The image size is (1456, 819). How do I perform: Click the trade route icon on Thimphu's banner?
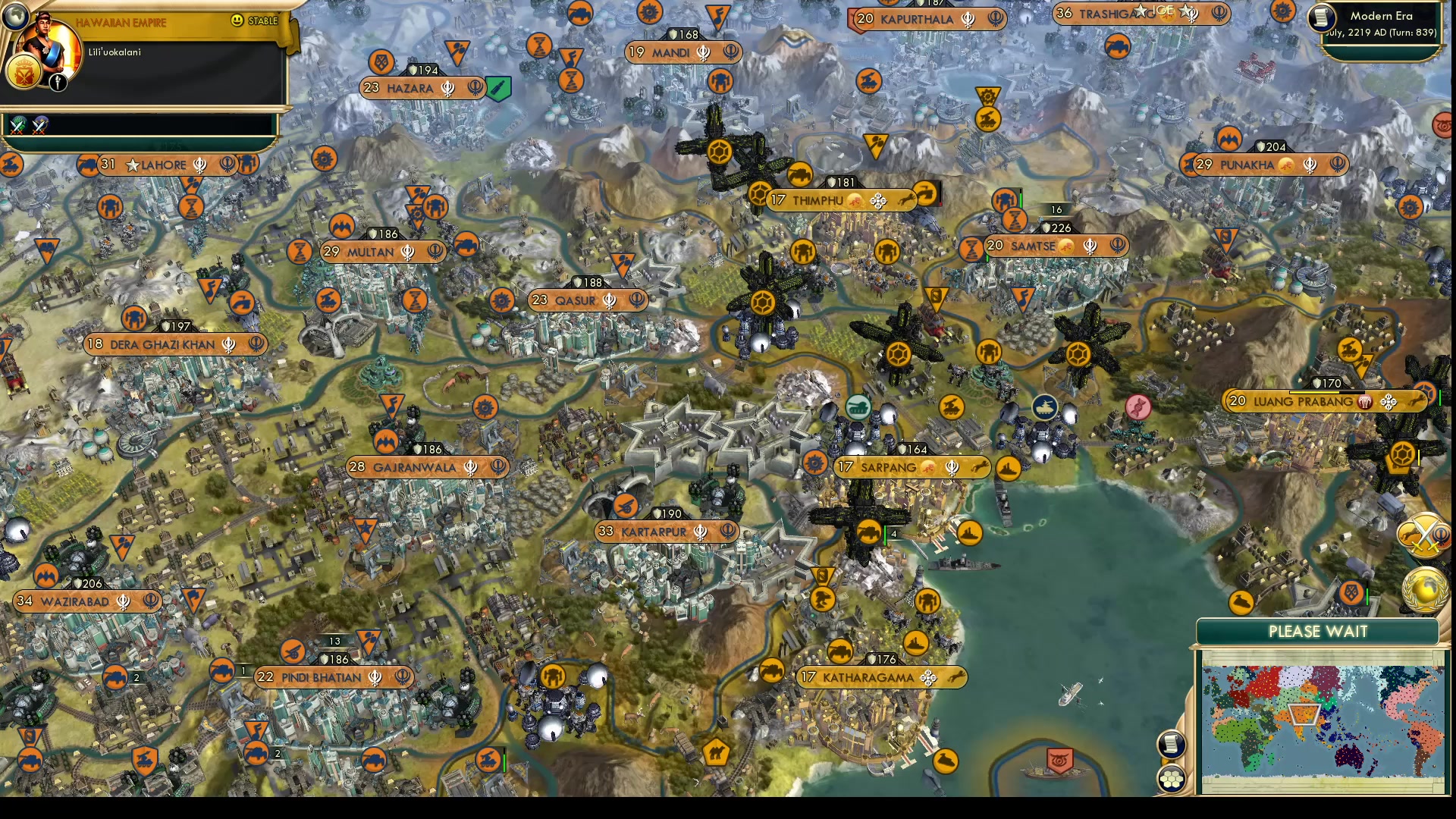[879, 200]
